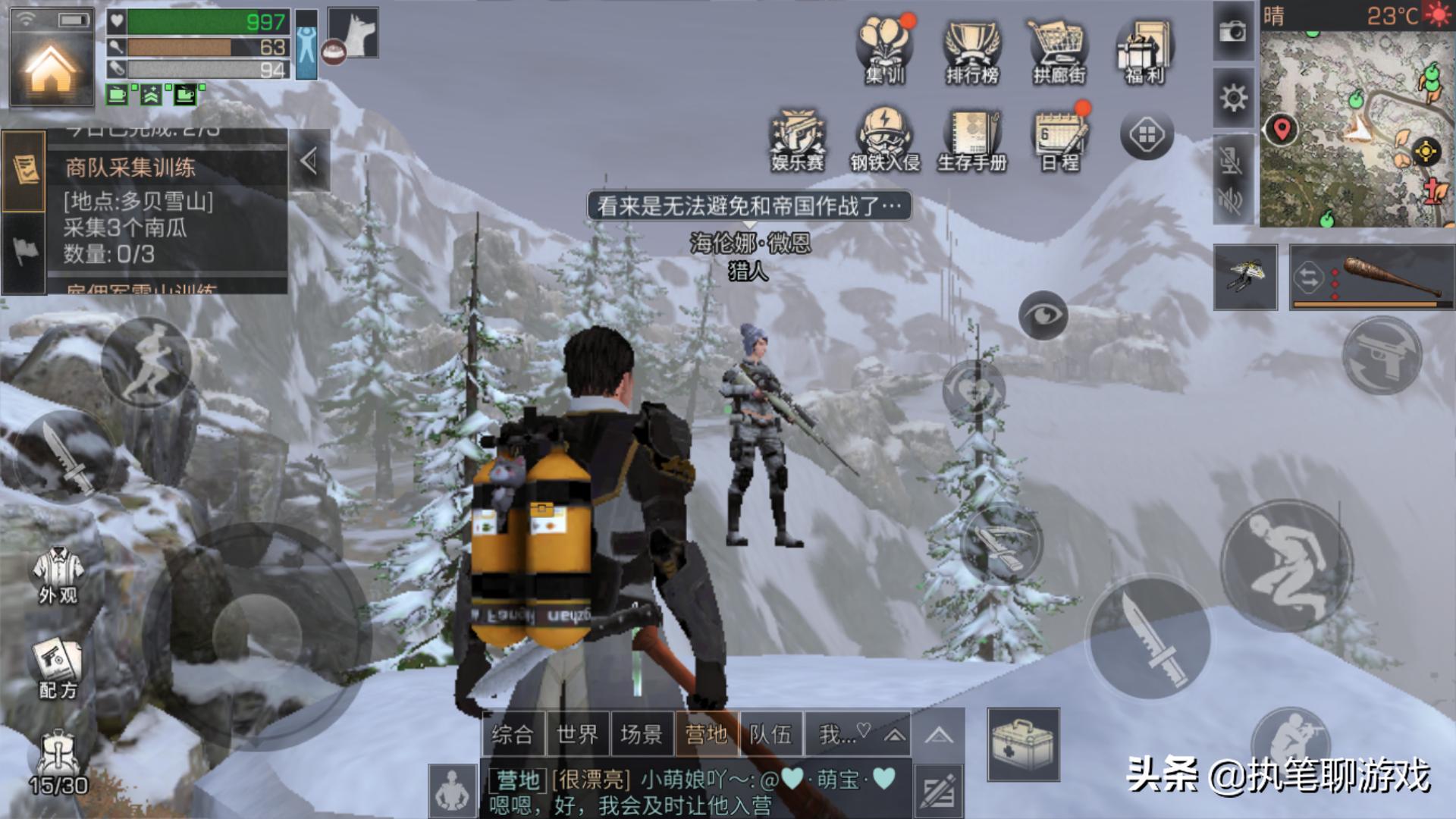Image resolution: width=1456 pixels, height=819 pixels.
Task: Open settings with the gear icon
Action: (x=1233, y=97)
